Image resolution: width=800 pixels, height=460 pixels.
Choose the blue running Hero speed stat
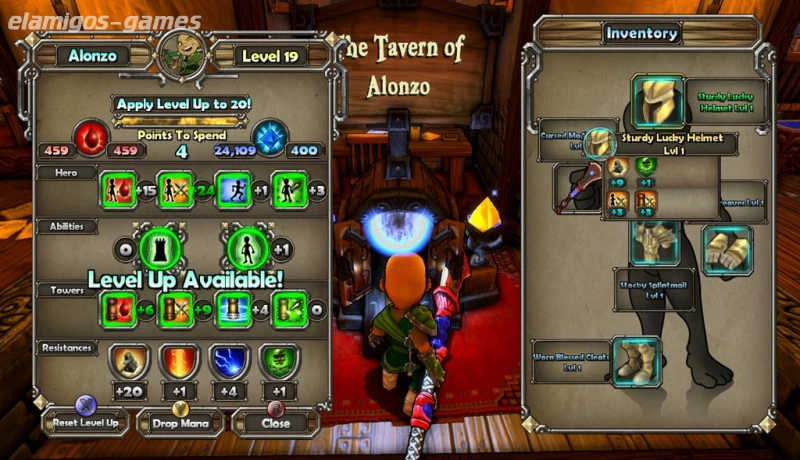point(233,190)
